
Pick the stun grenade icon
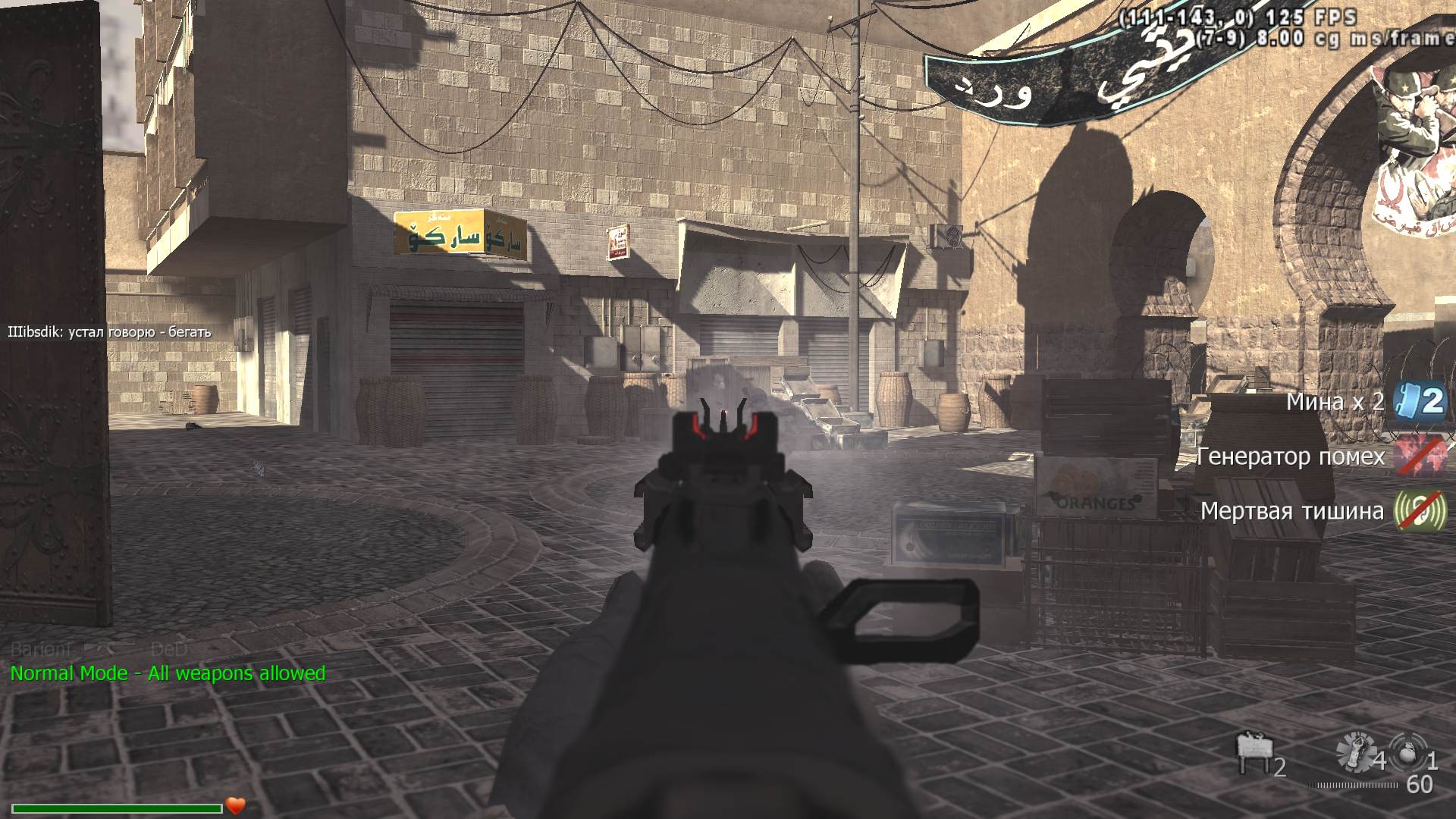point(1355,752)
